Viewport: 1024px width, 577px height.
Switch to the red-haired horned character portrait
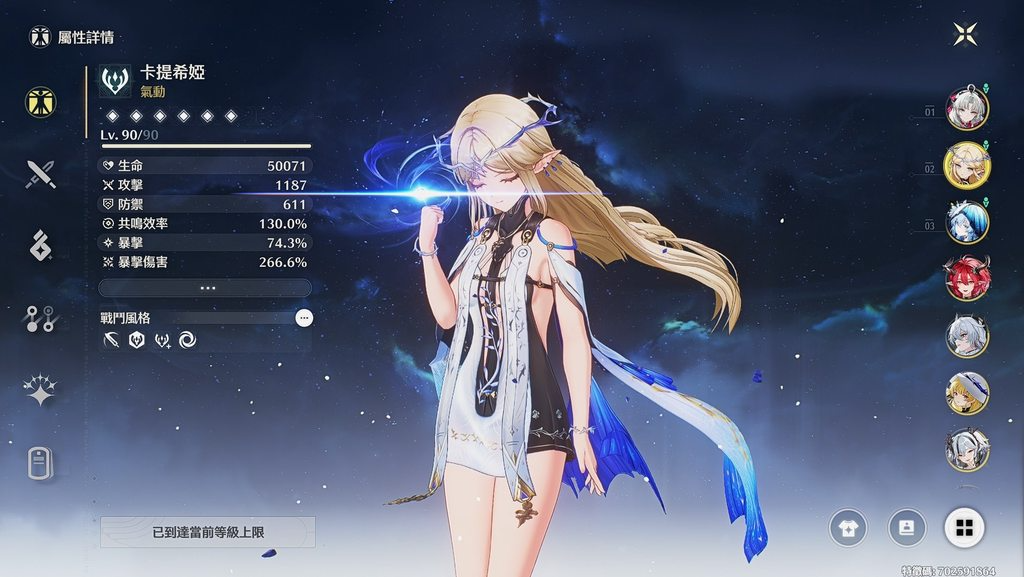(x=967, y=278)
